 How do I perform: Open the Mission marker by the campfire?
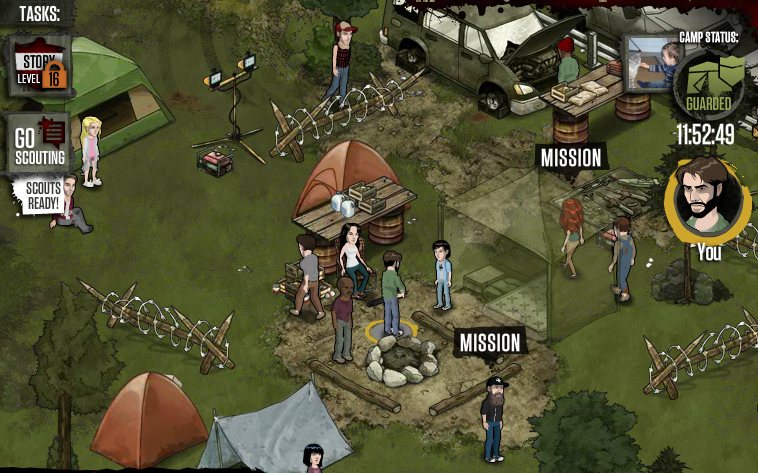(x=490, y=343)
